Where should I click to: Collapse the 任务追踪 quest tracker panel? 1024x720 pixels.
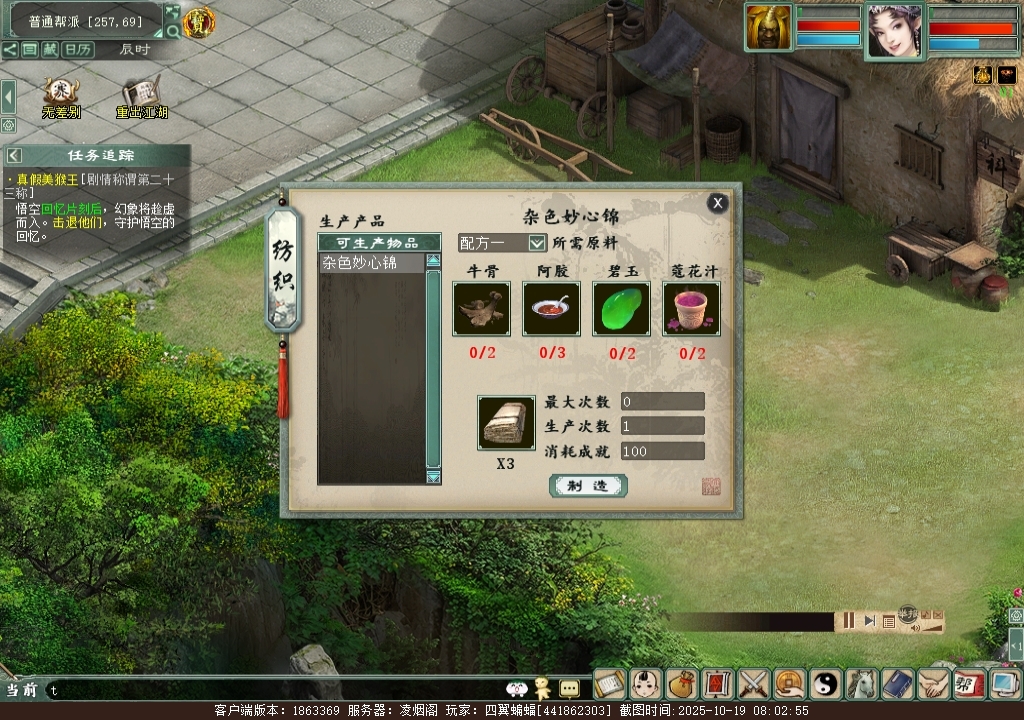click(x=14, y=155)
